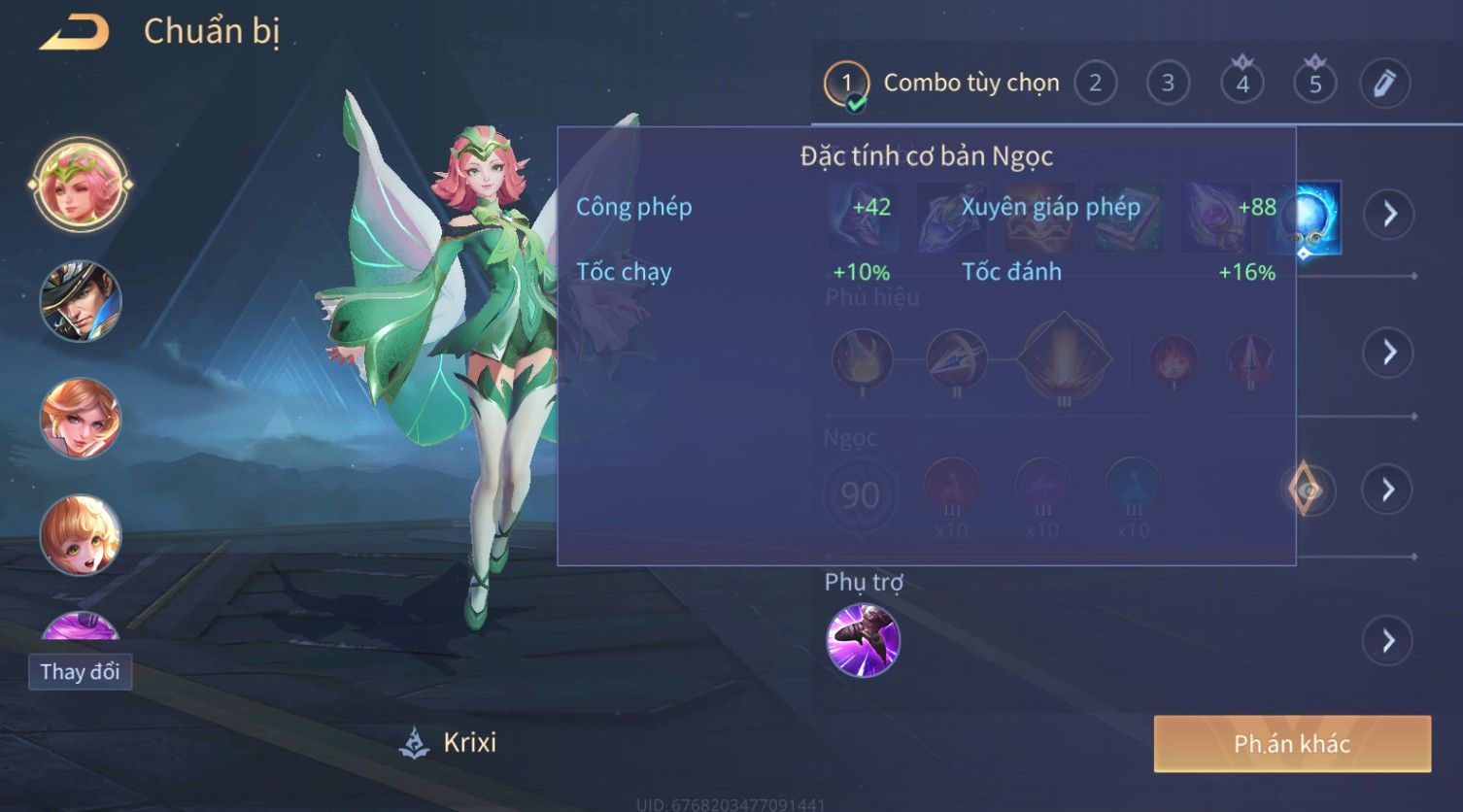Screen dimensions: 1463x812
Task: Choose the hero with the black hat
Action: [x=81, y=301]
